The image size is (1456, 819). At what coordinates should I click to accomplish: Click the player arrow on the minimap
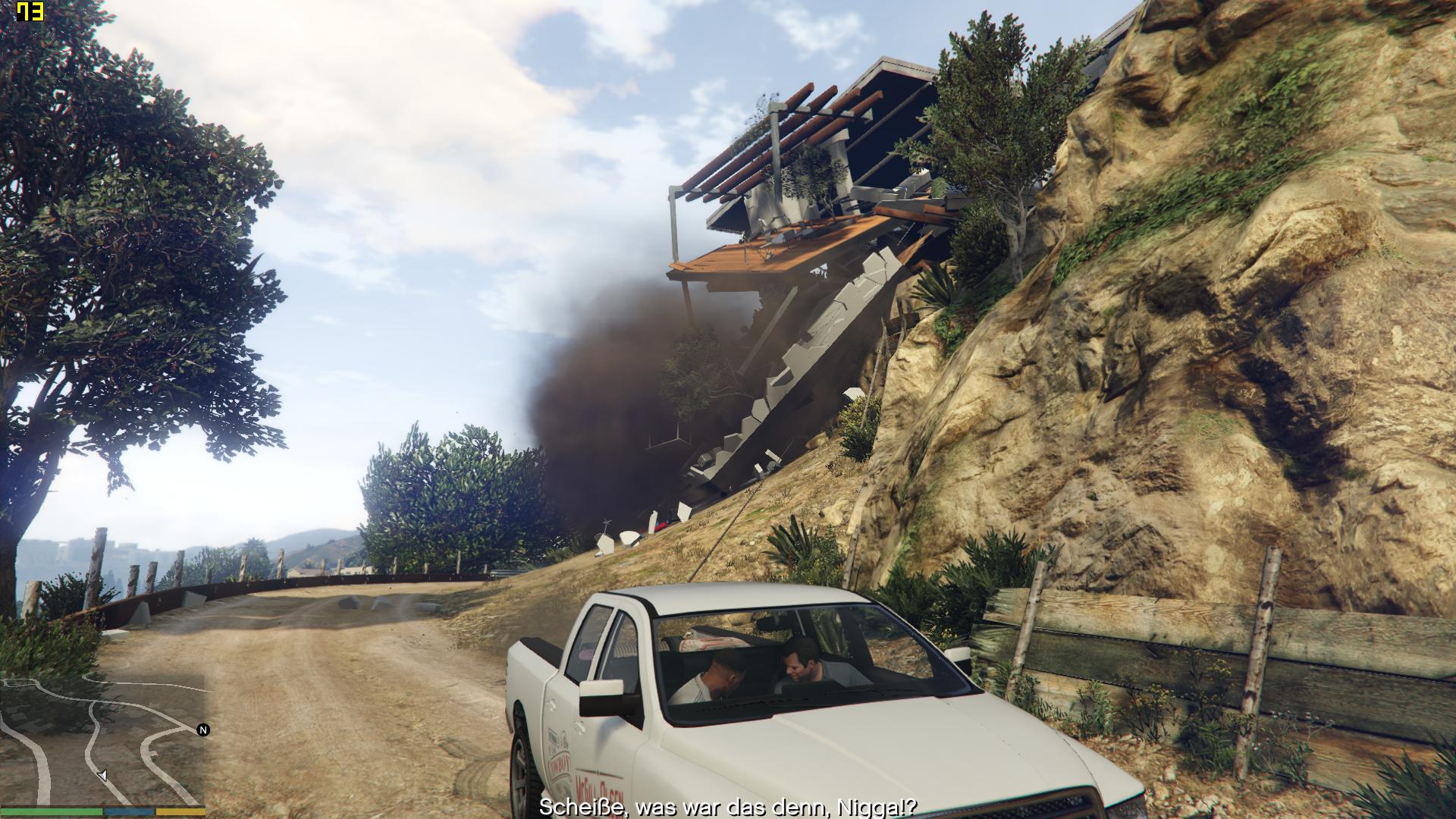click(x=103, y=775)
